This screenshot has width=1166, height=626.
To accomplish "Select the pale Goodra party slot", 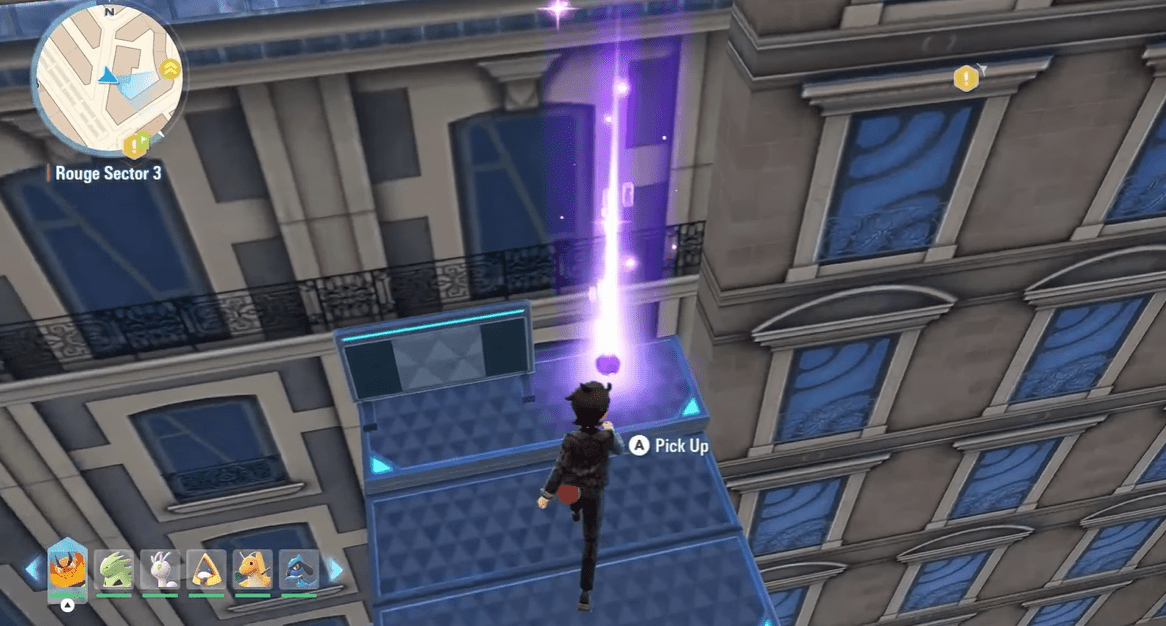I will pyautogui.click(x=160, y=570).
